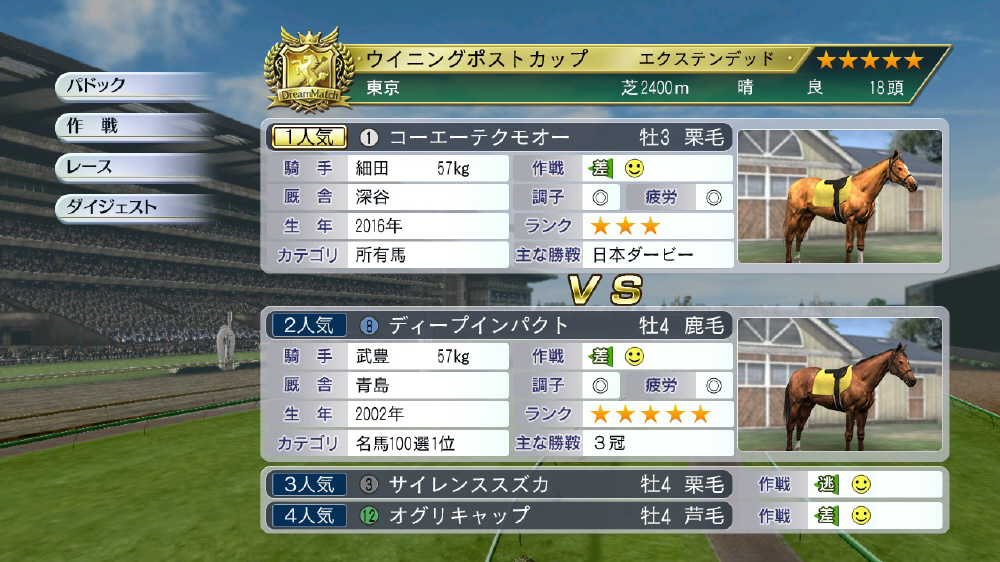Click the bay horse portrait with 武豊
Viewport: 1000px width, 562px height.
[840, 384]
